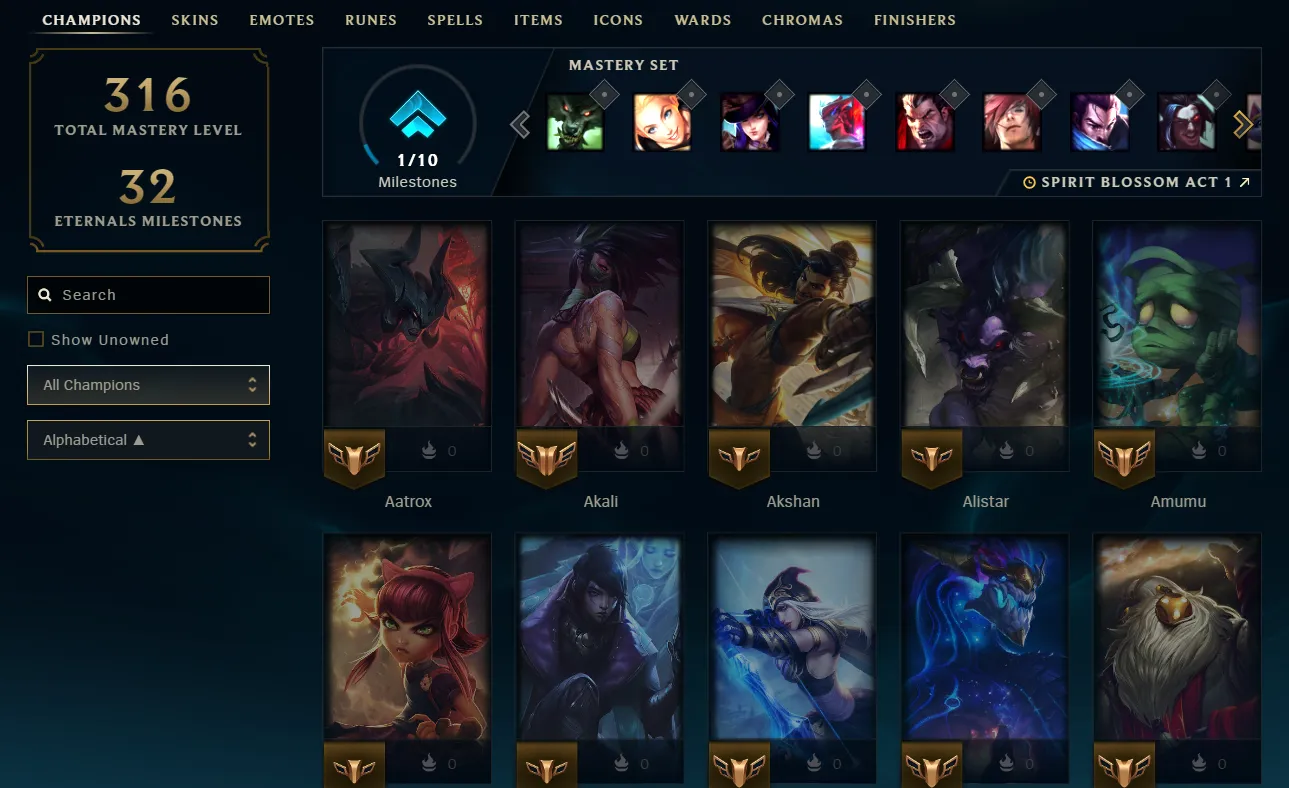
Task: Switch to the SKINS tab
Action: coord(195,19)
